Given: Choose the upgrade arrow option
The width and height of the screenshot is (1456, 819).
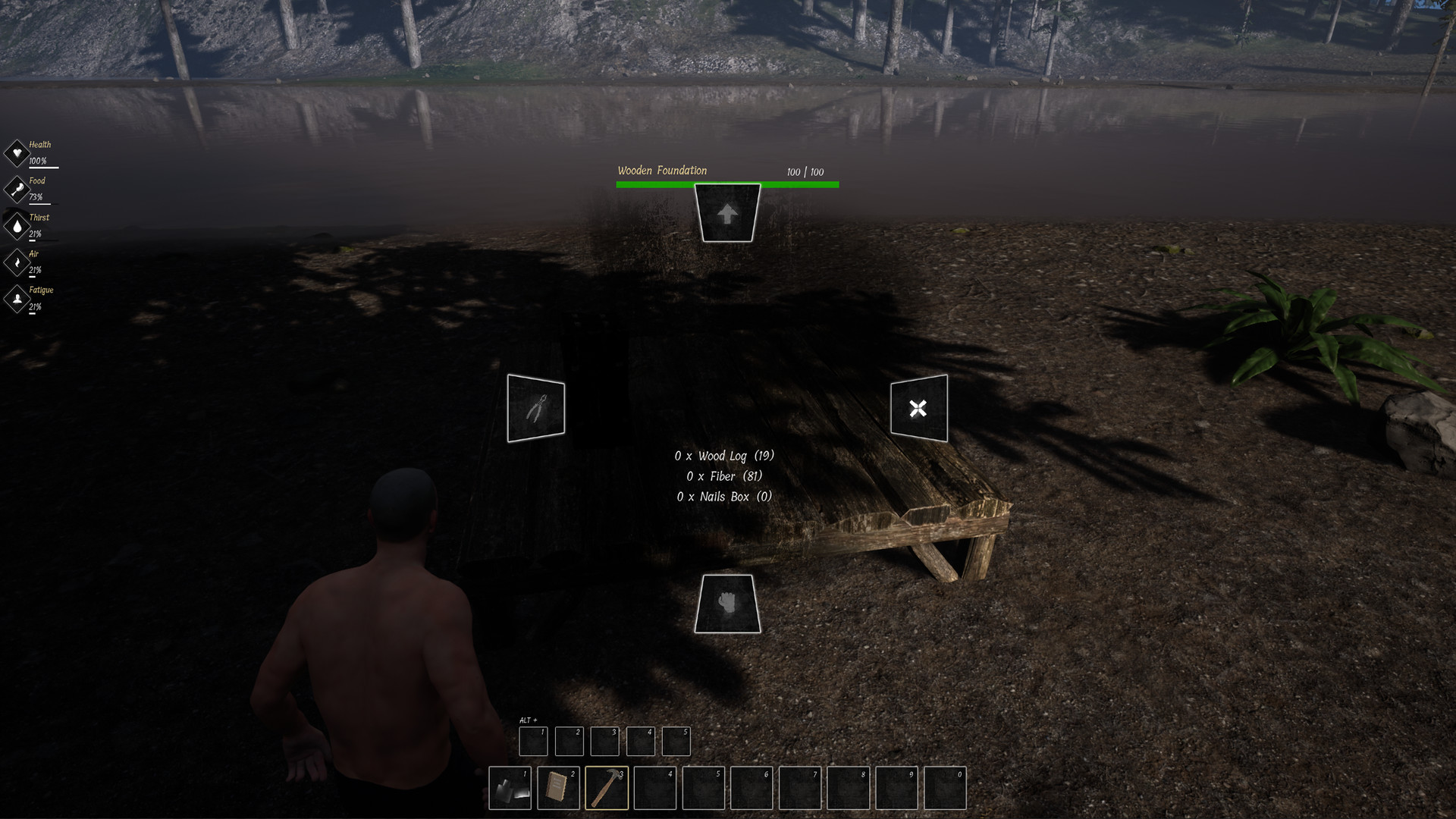Looking at the screenshot, I should click(x=727, y=214).
